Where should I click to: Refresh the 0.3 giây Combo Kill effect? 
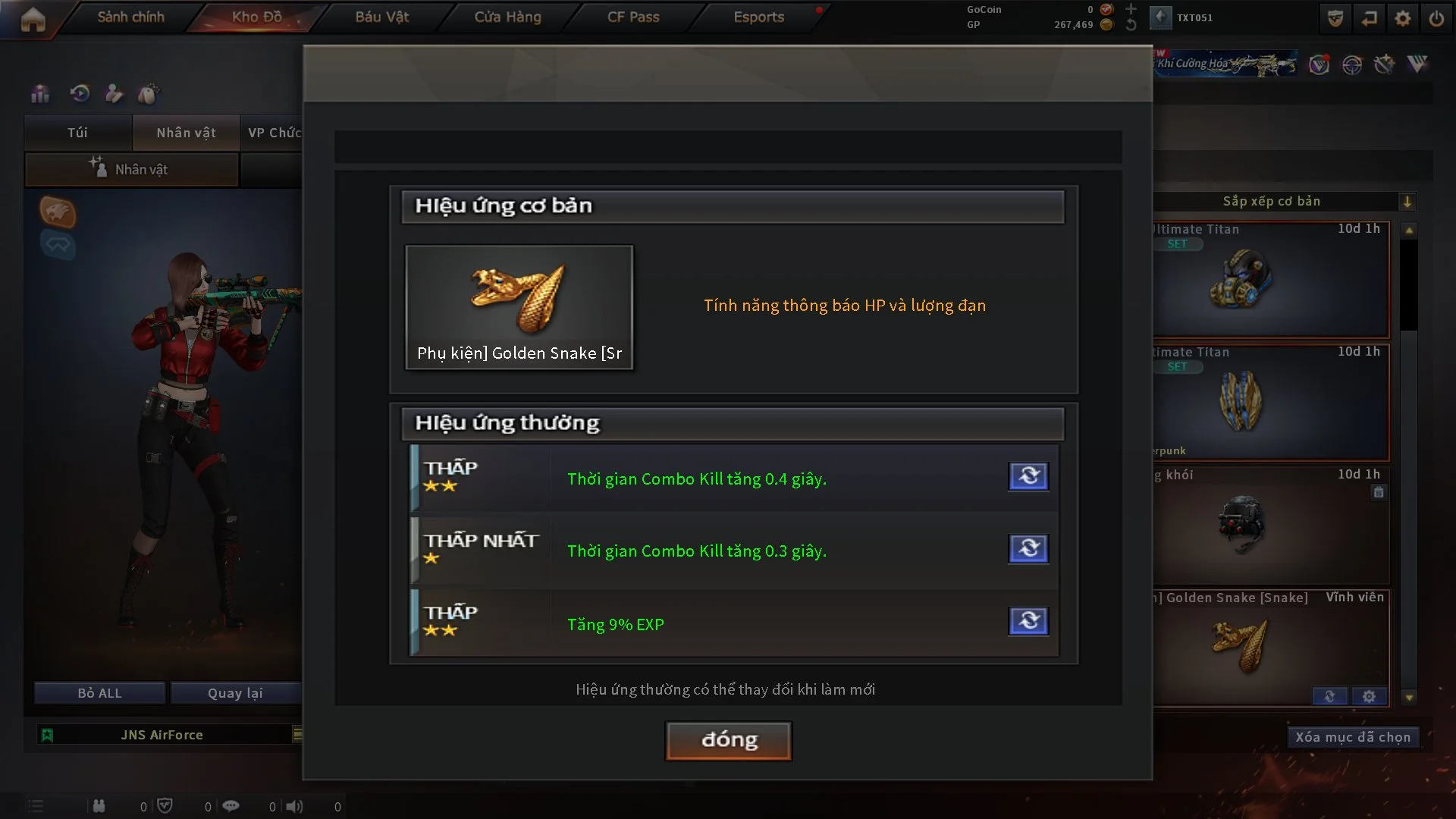pyautogui.click(x=1028, y=548)
